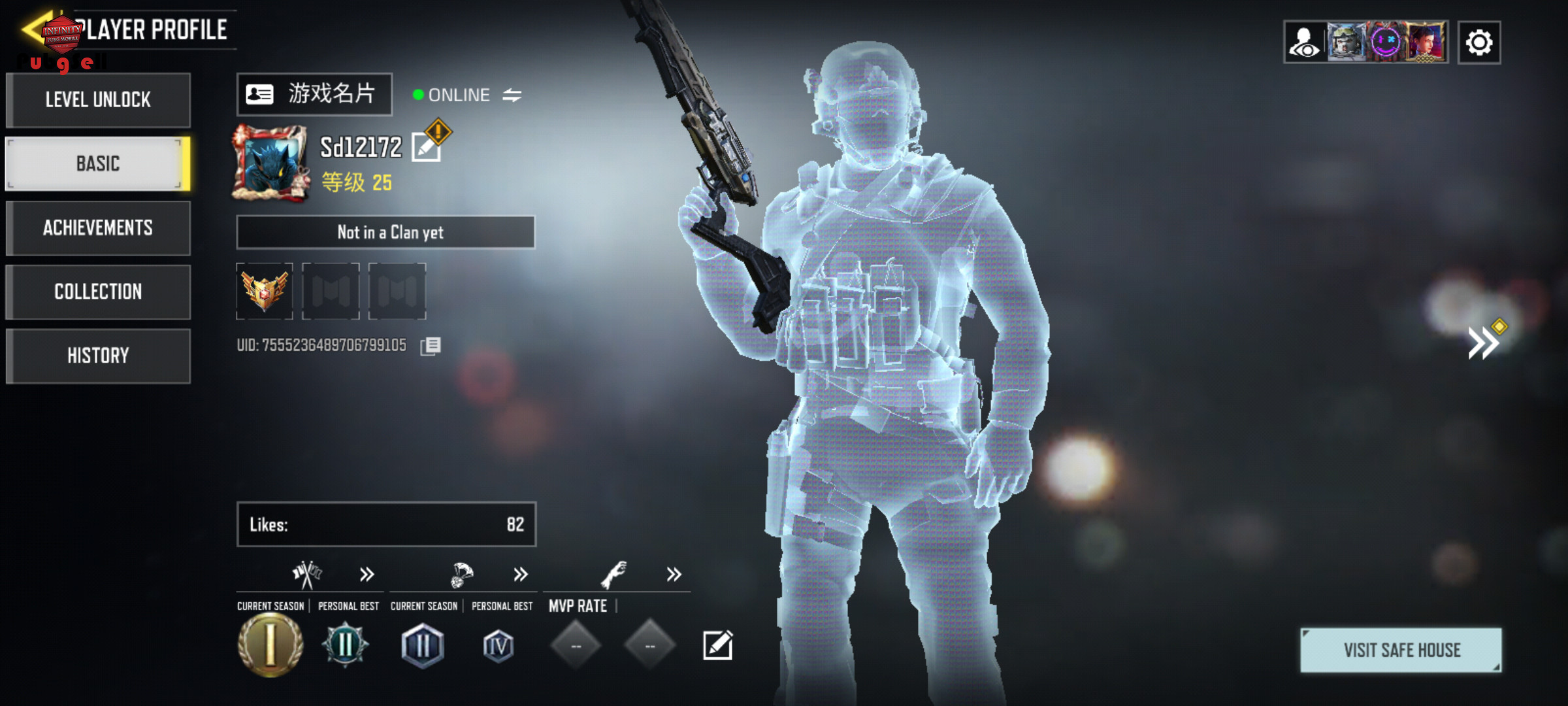
Task: Expand multiplayer ranked stats arrows
Action: click(x=367, y=575)
